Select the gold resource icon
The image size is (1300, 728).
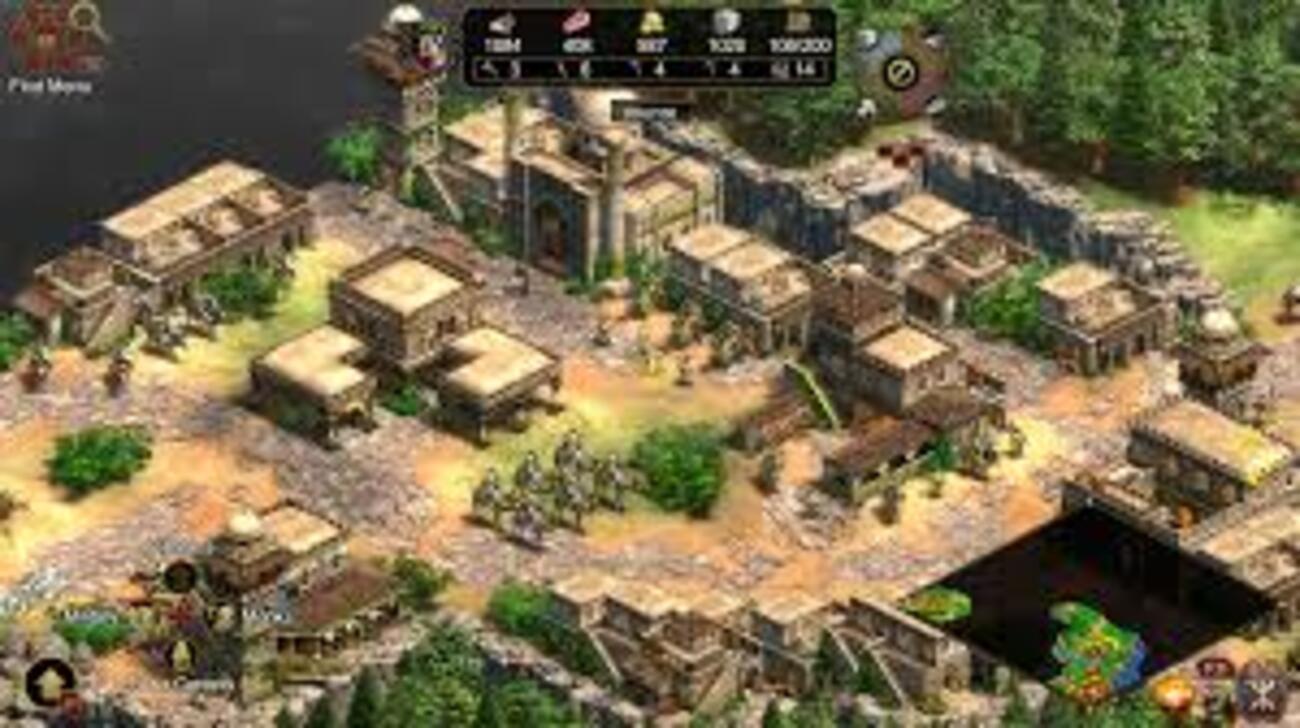point(652,24)
